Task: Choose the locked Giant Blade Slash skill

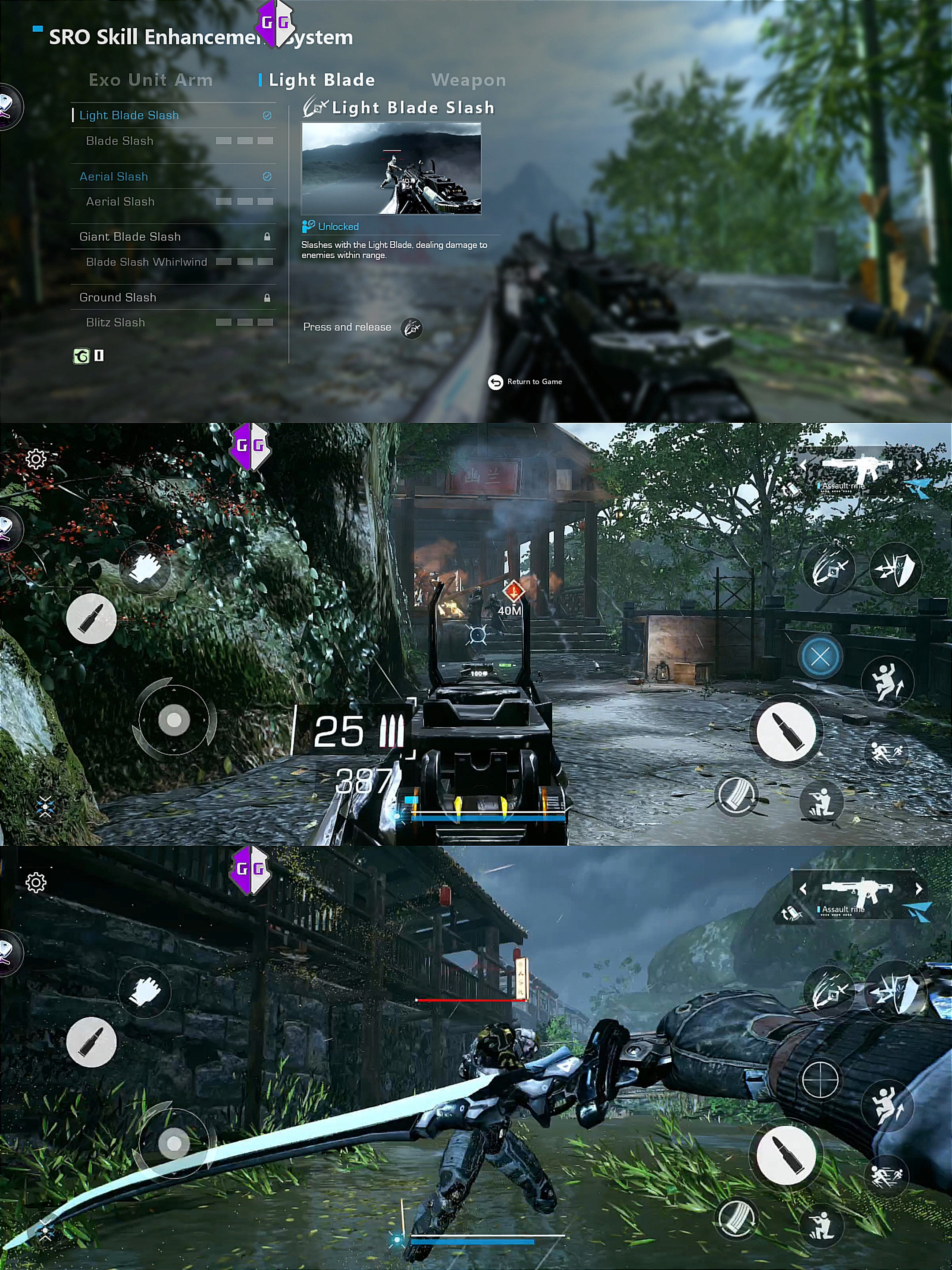Action: coord(130,236)
